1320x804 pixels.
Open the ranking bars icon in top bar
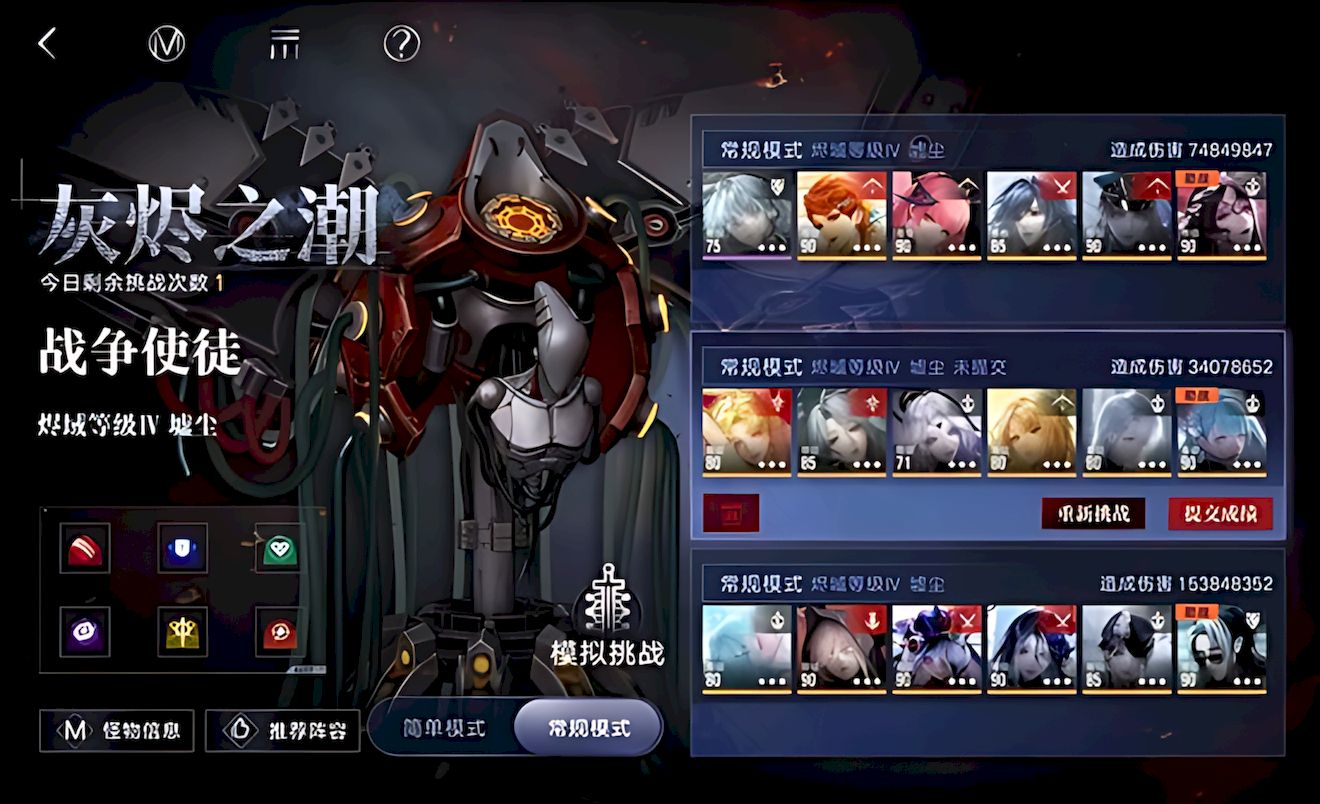(284, 43)
